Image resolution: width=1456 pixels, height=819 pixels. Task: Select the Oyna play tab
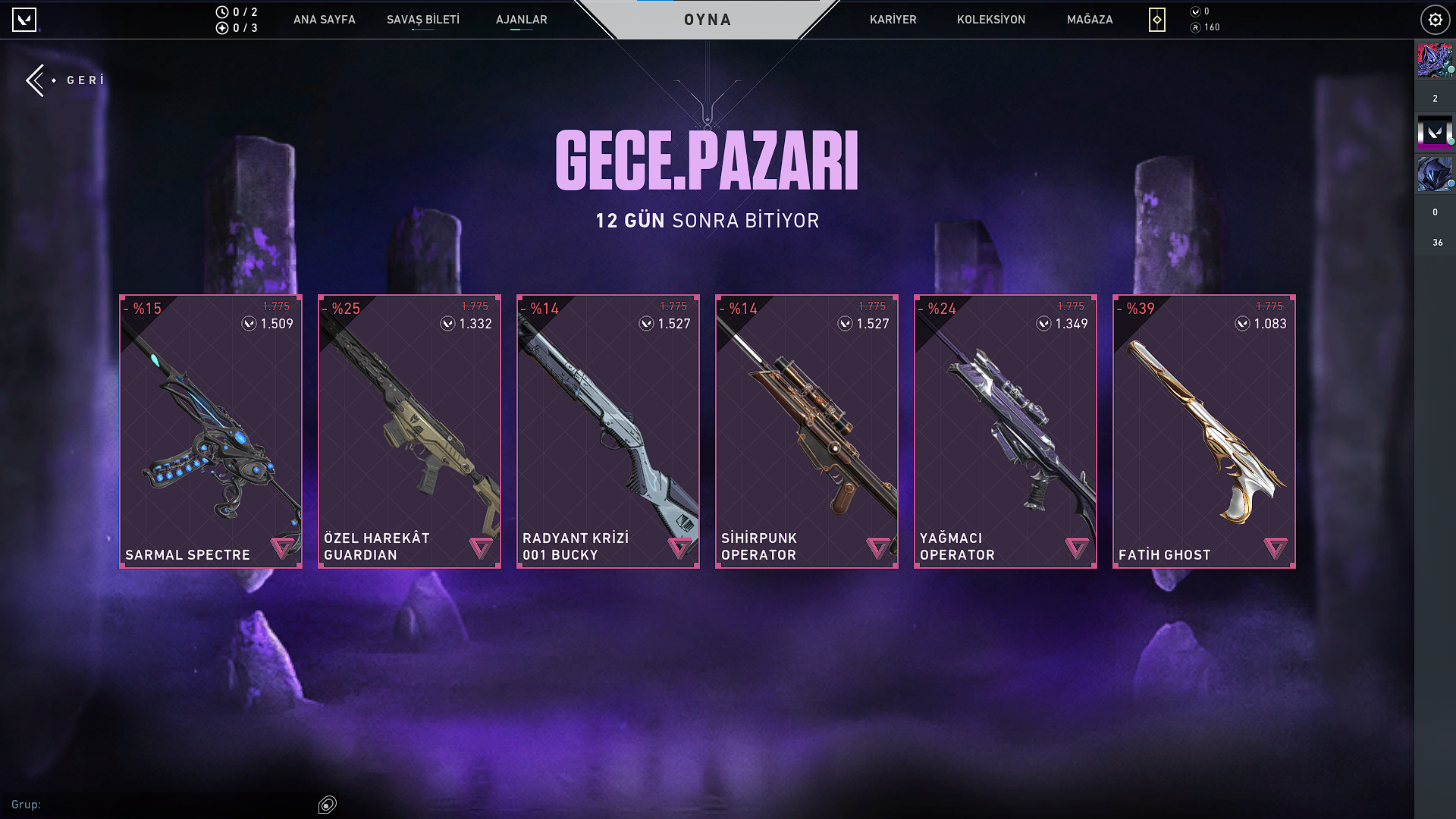[708, 20]
